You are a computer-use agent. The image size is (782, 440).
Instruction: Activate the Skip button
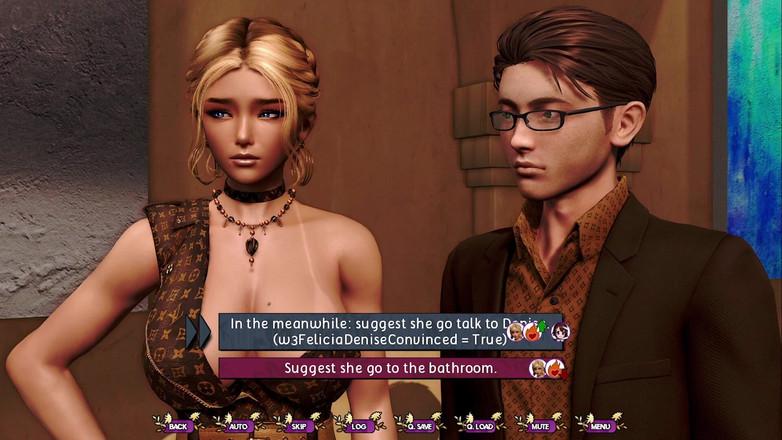(x=297, y=425)
